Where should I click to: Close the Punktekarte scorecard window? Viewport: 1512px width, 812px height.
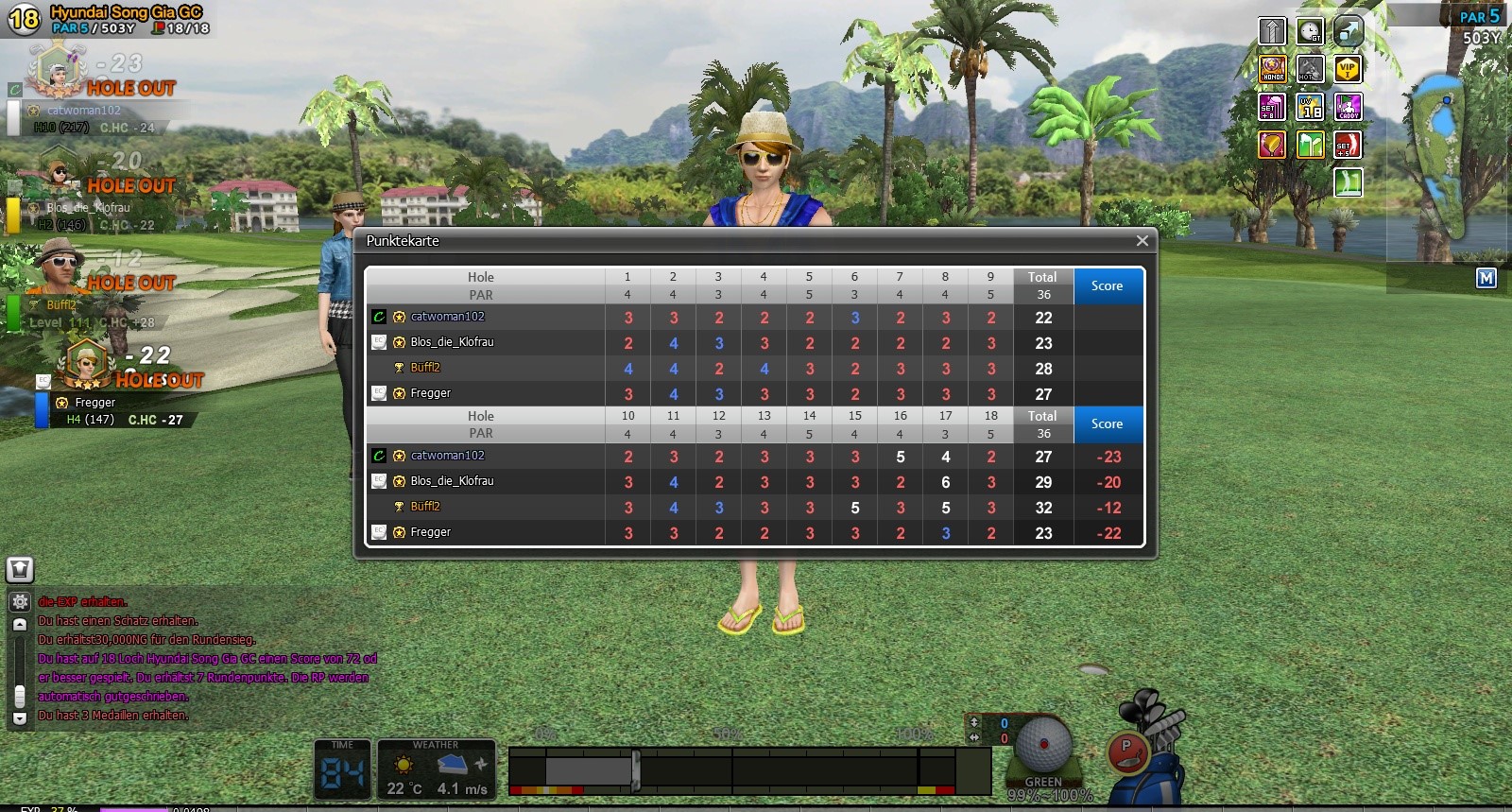pyautogui.click(x=1142, y=241)
